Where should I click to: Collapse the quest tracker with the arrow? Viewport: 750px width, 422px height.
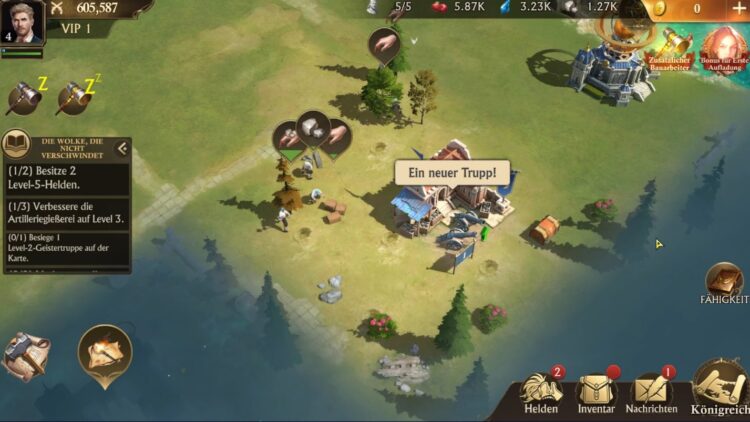click(122, 149)
